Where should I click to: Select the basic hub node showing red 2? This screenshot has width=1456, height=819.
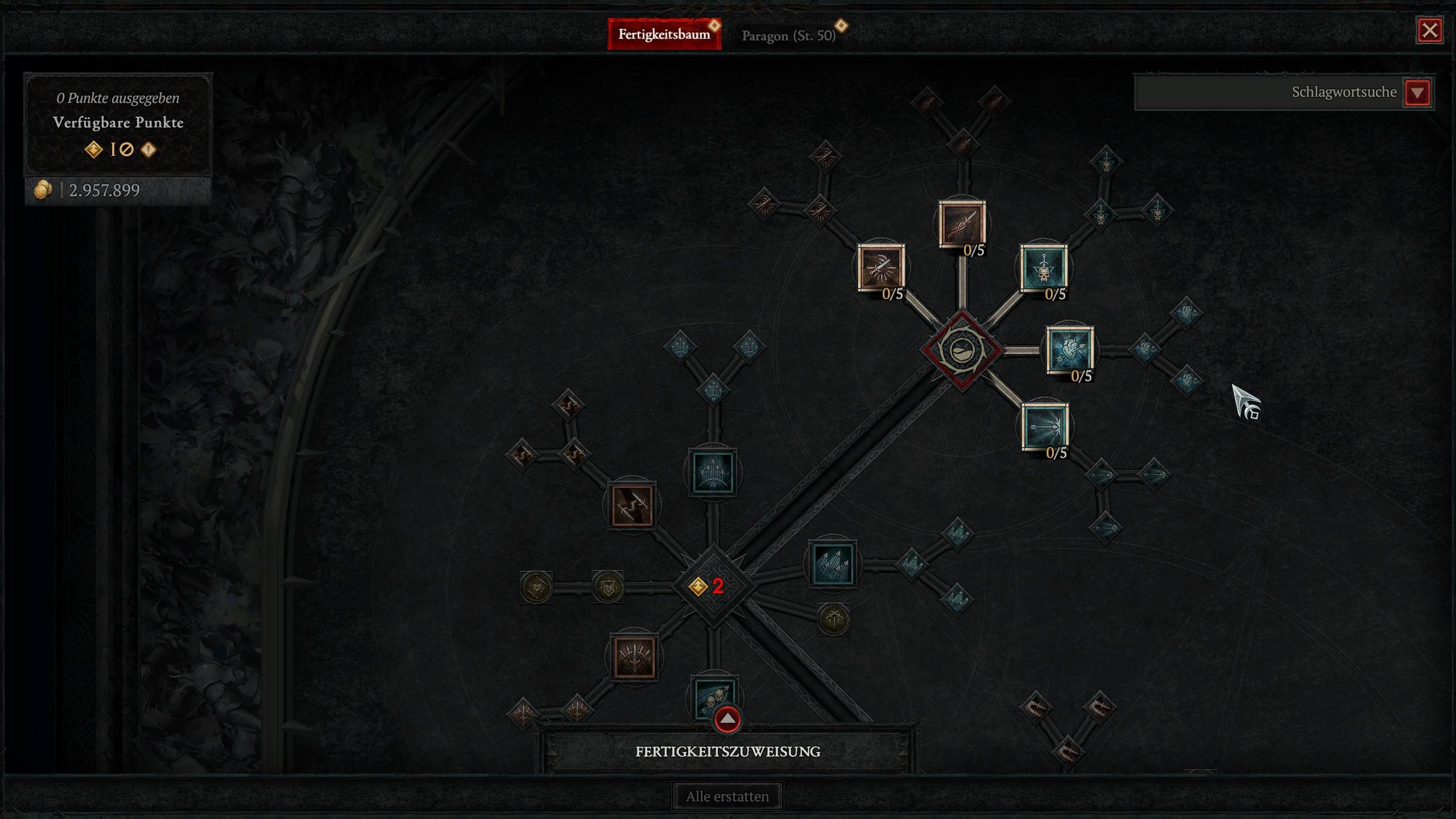pyautogui.click(x=714, y=586)
